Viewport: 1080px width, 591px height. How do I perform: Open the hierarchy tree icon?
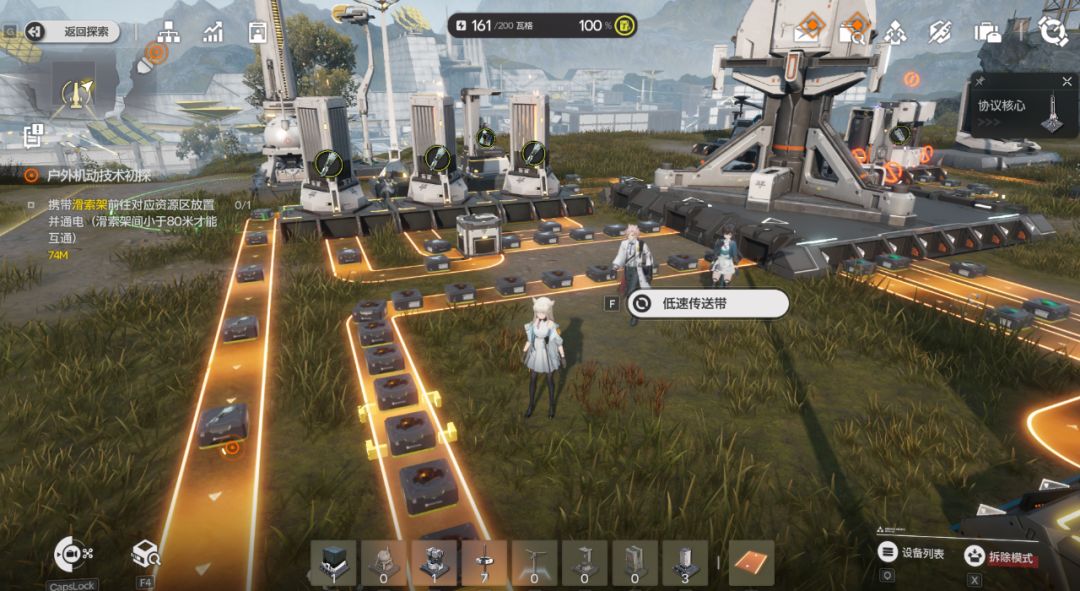(x=167, y=32)
